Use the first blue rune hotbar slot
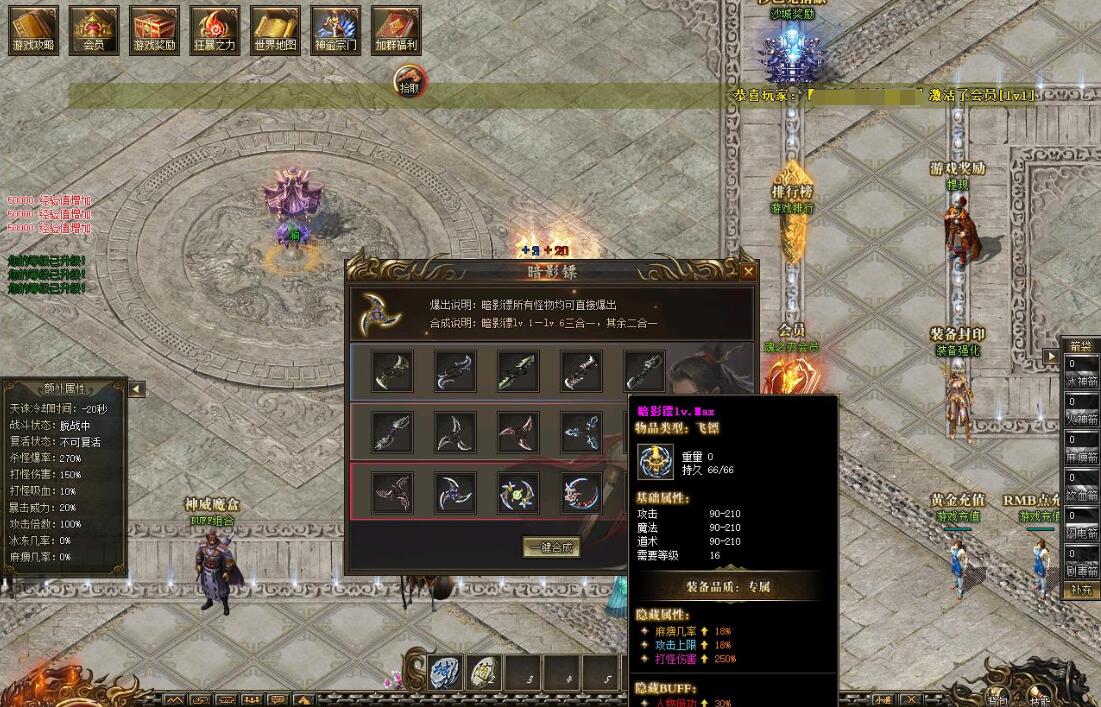1101x707 pixels. point(446,674)
